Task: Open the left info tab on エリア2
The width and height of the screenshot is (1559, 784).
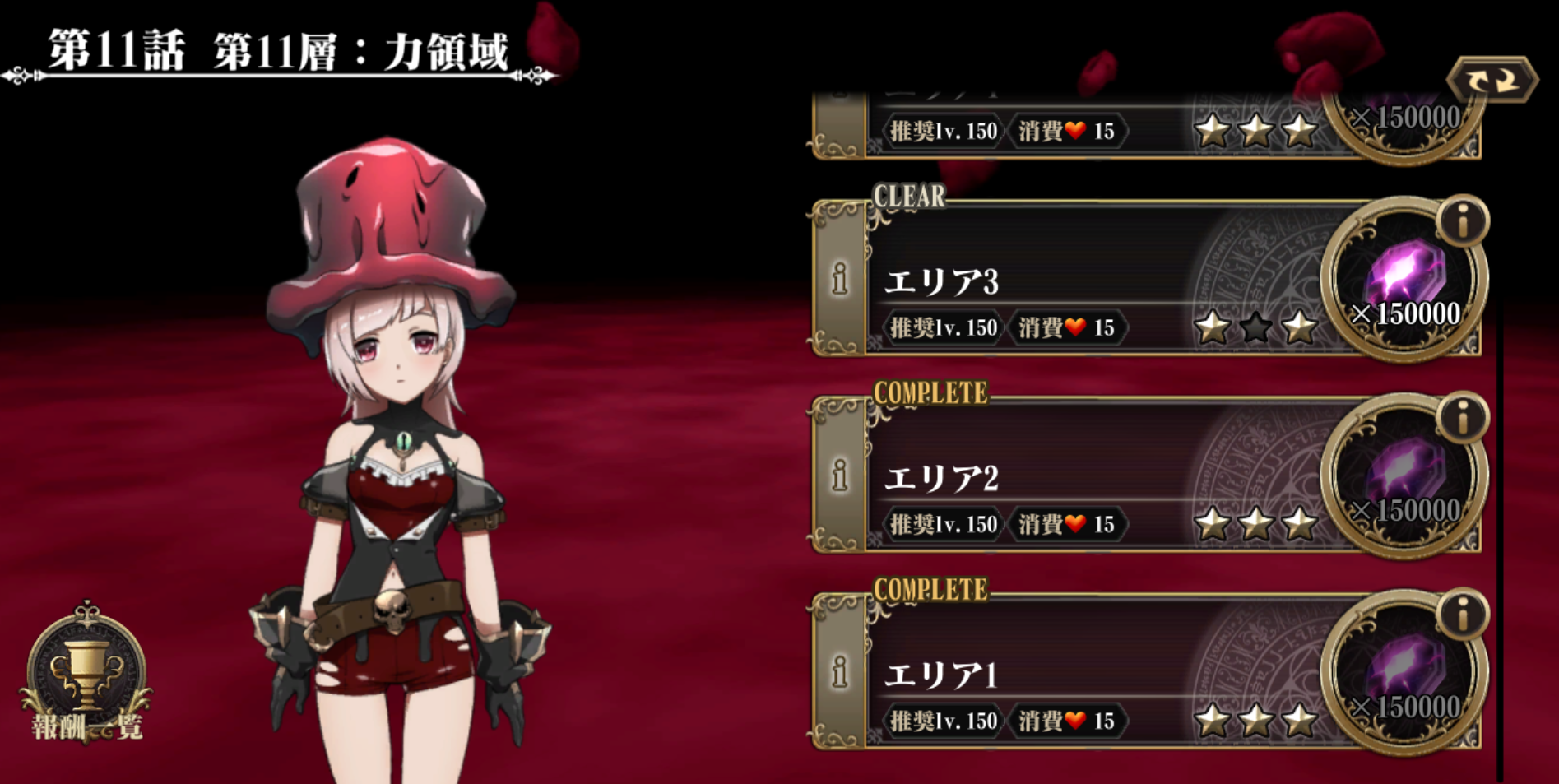Action: click(x=839, y=476)
